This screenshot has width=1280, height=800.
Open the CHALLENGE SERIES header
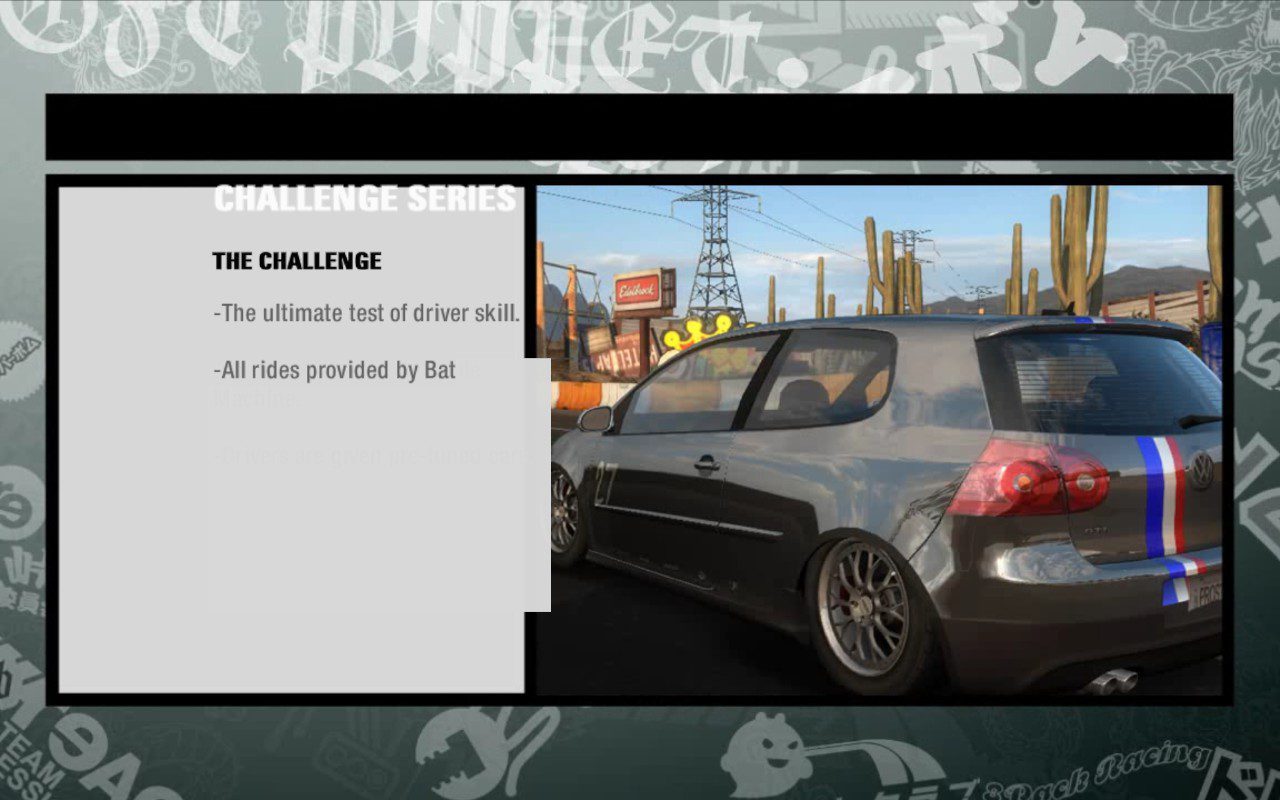(365, 199)
